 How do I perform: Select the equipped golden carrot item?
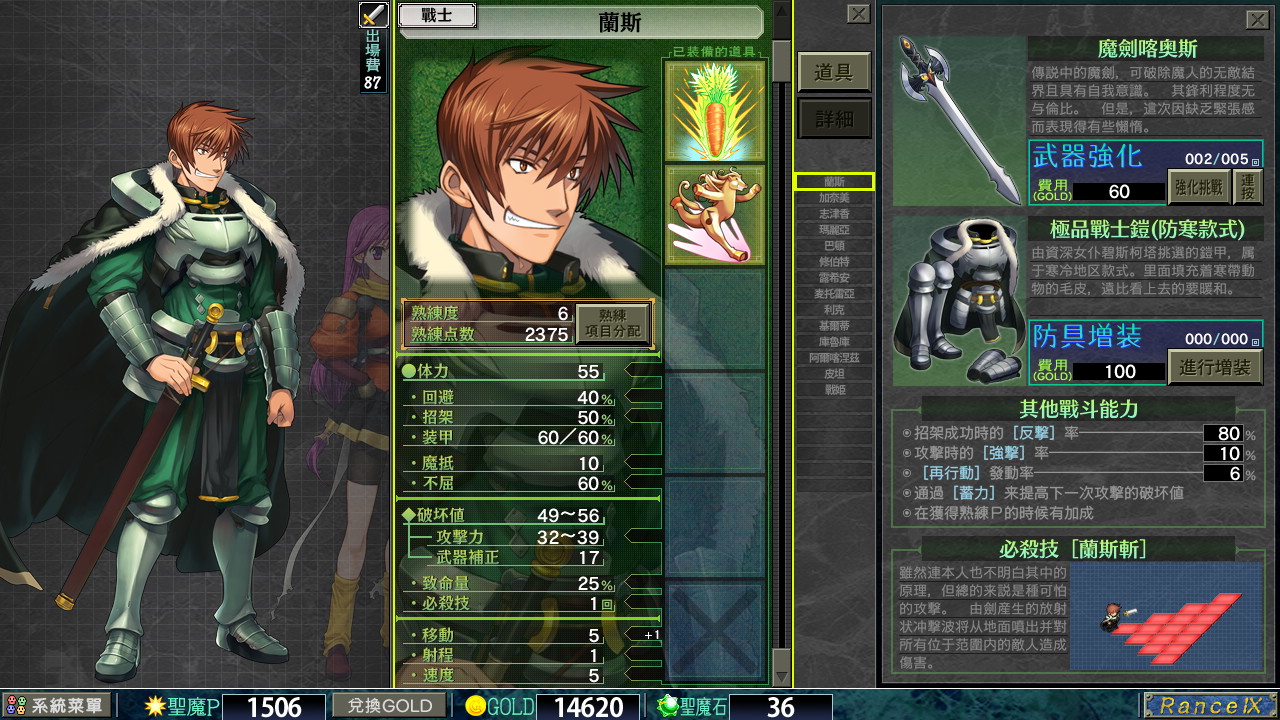click(714, 108)
